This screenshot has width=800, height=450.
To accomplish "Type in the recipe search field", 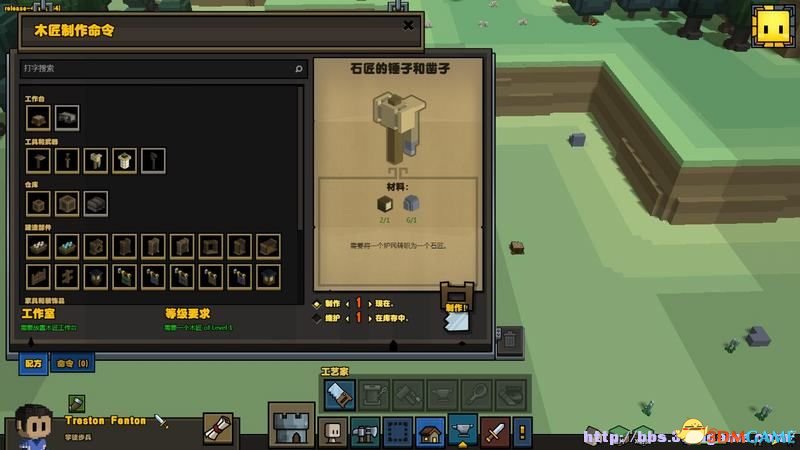I will 158,69.
